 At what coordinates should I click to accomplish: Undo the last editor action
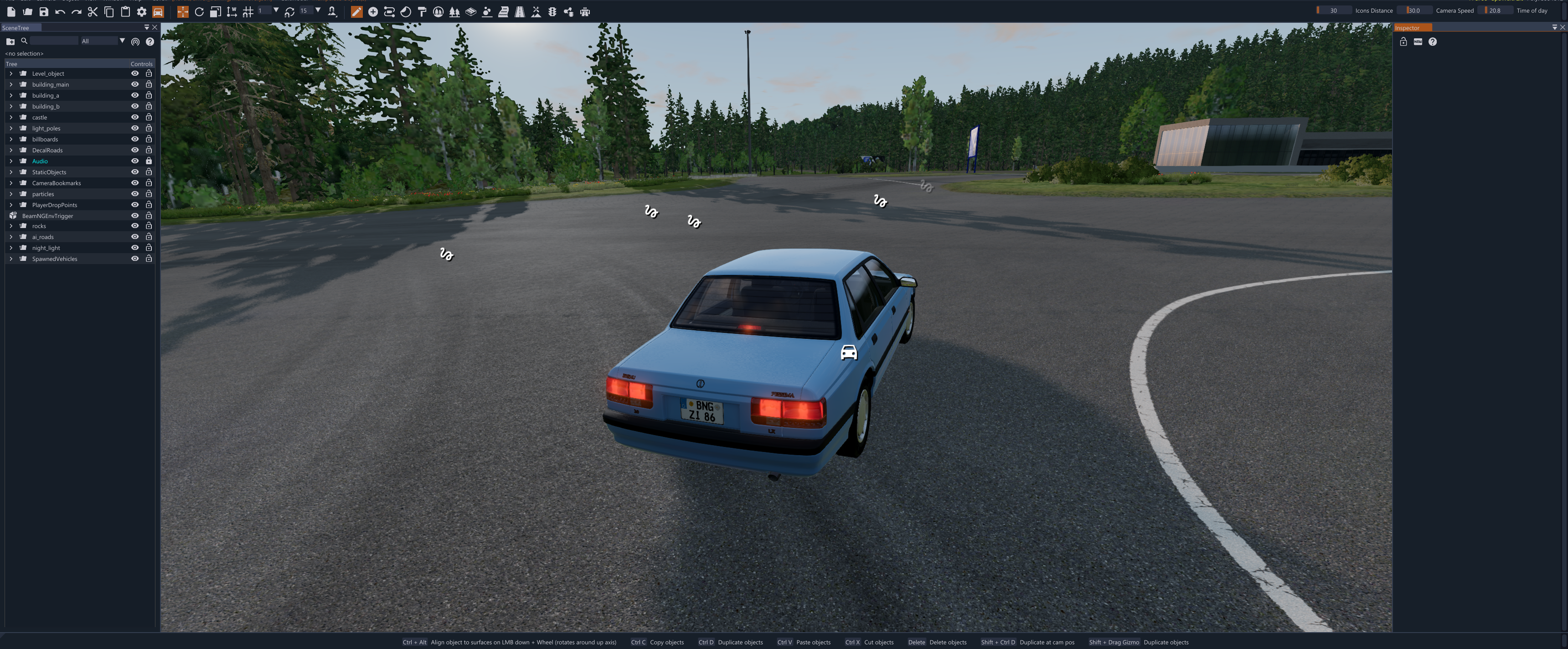pos(60,11)
